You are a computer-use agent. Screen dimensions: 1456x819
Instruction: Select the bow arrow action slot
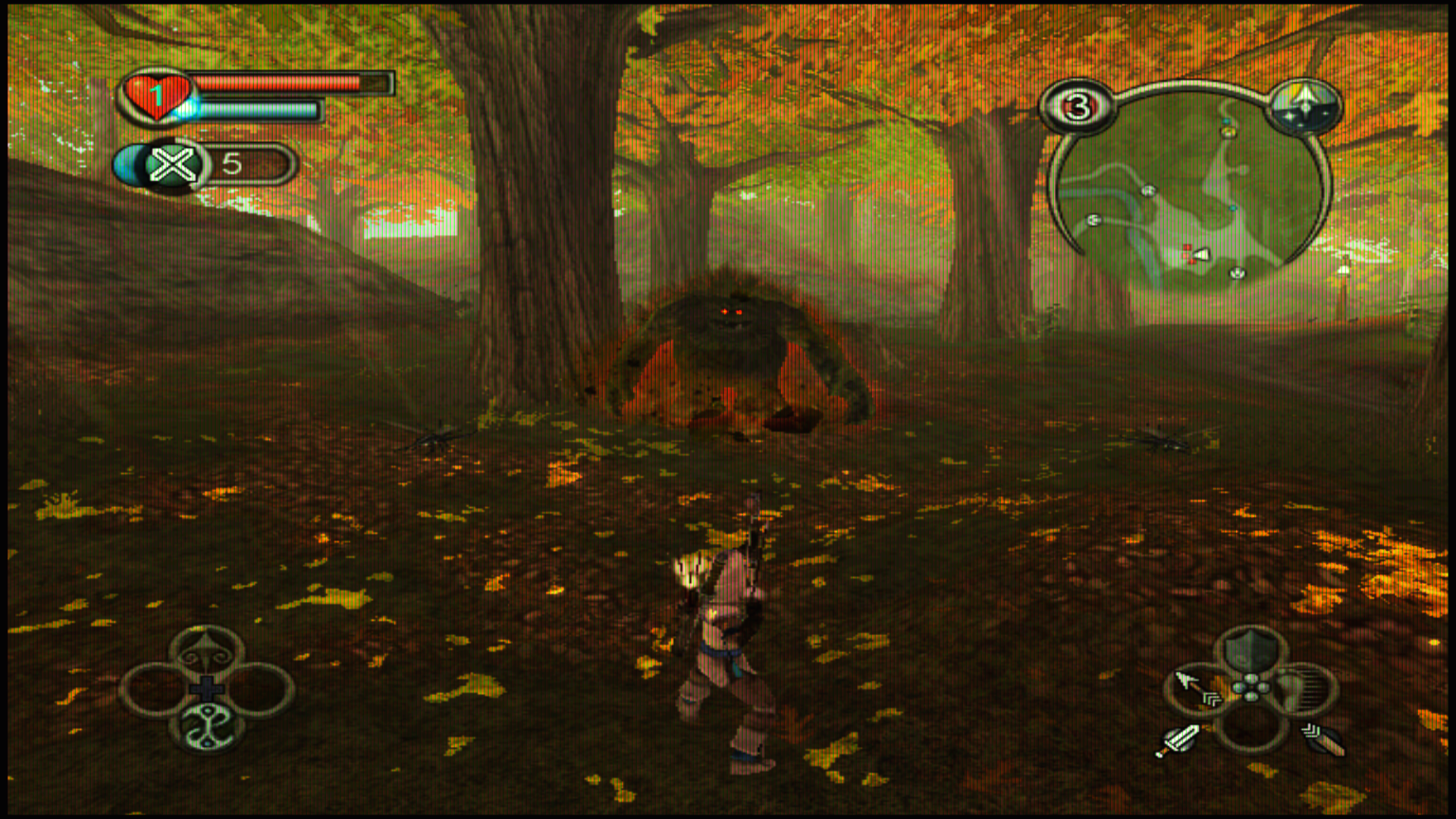1196,690
